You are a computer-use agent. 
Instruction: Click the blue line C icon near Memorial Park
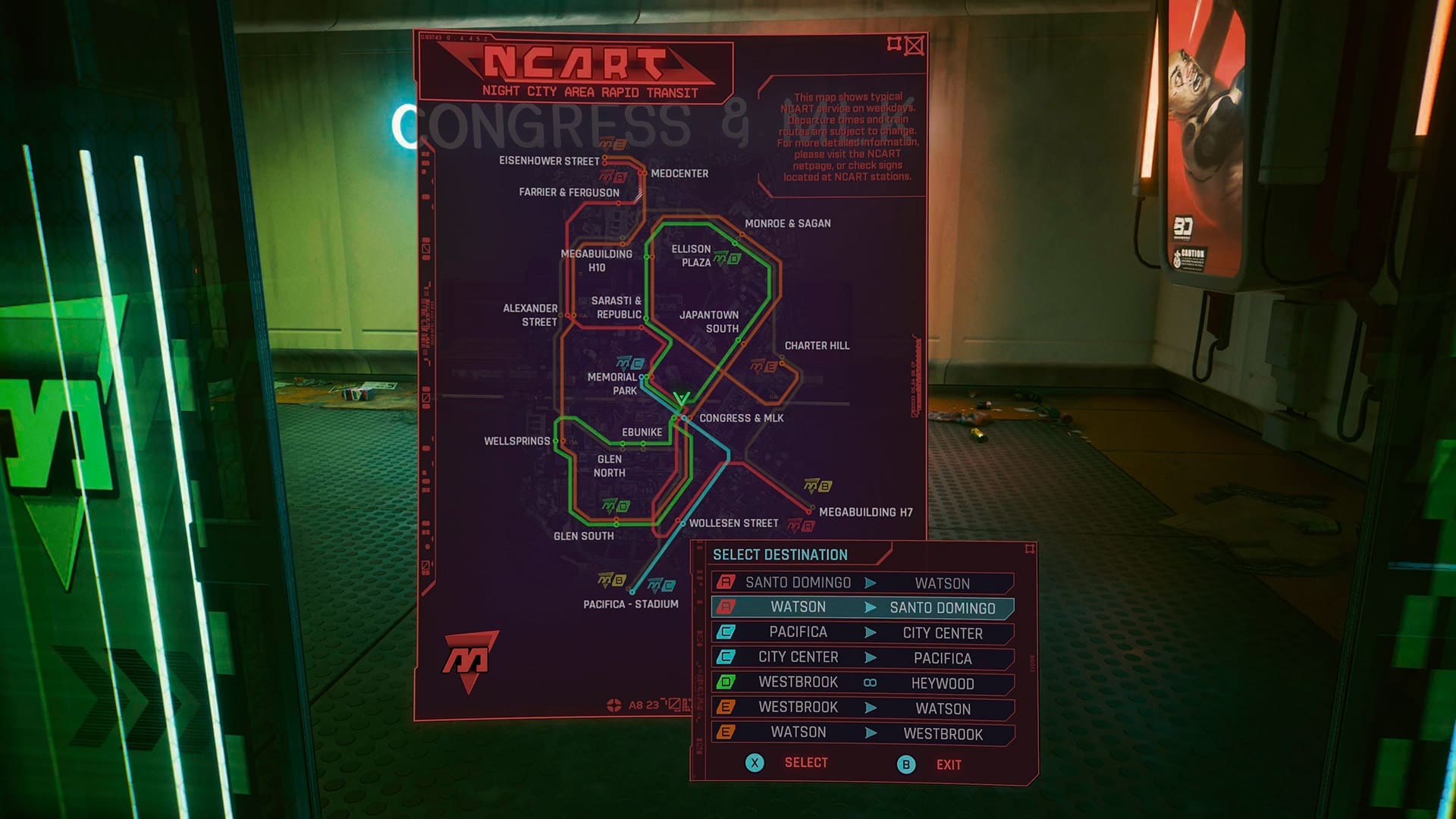629,363
